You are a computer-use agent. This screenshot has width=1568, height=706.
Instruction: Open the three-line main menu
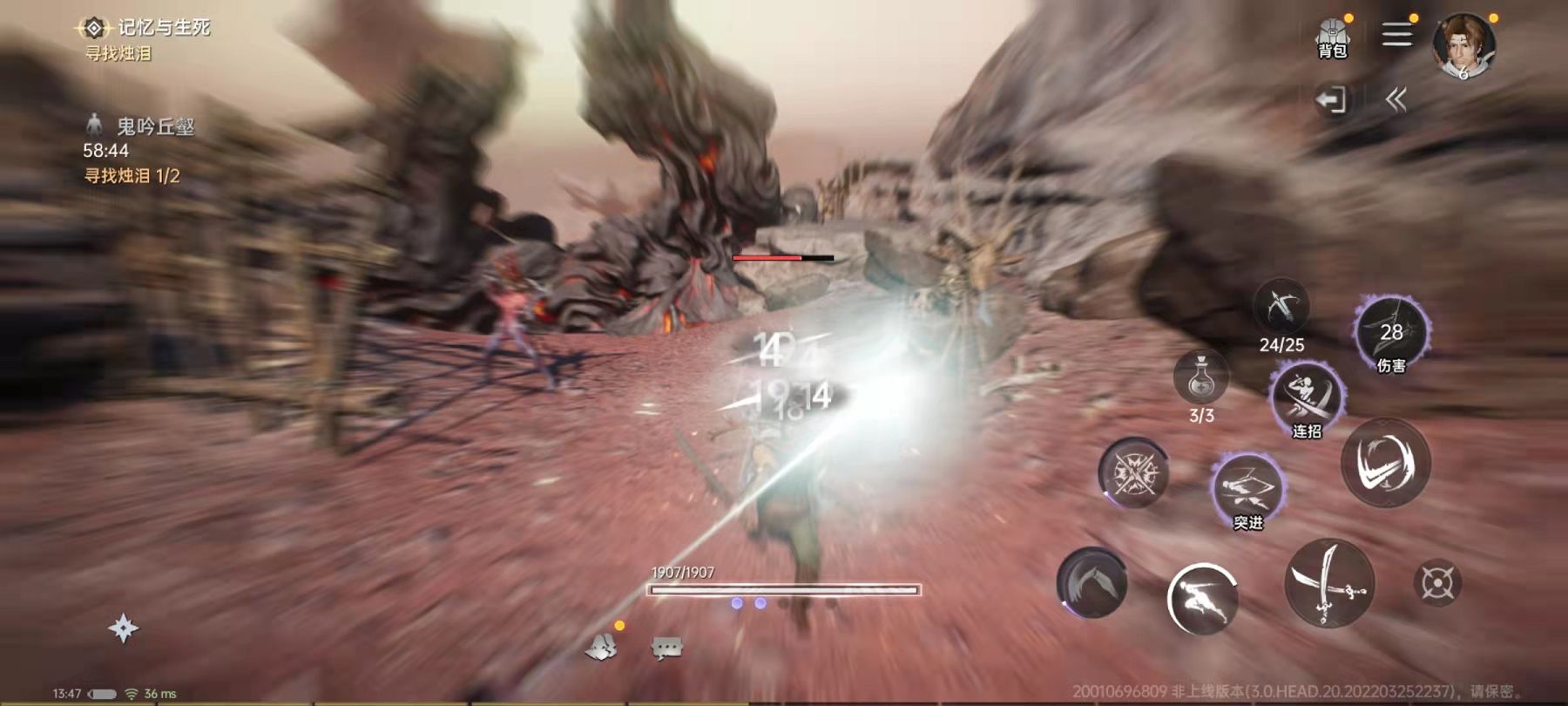[x=1396, y=35]
